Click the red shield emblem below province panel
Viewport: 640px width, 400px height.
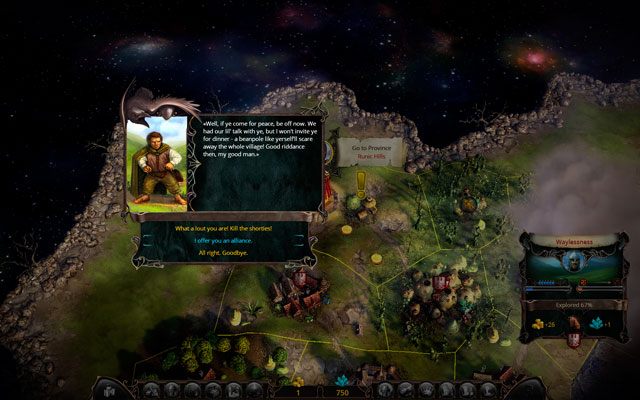[575, 340]
